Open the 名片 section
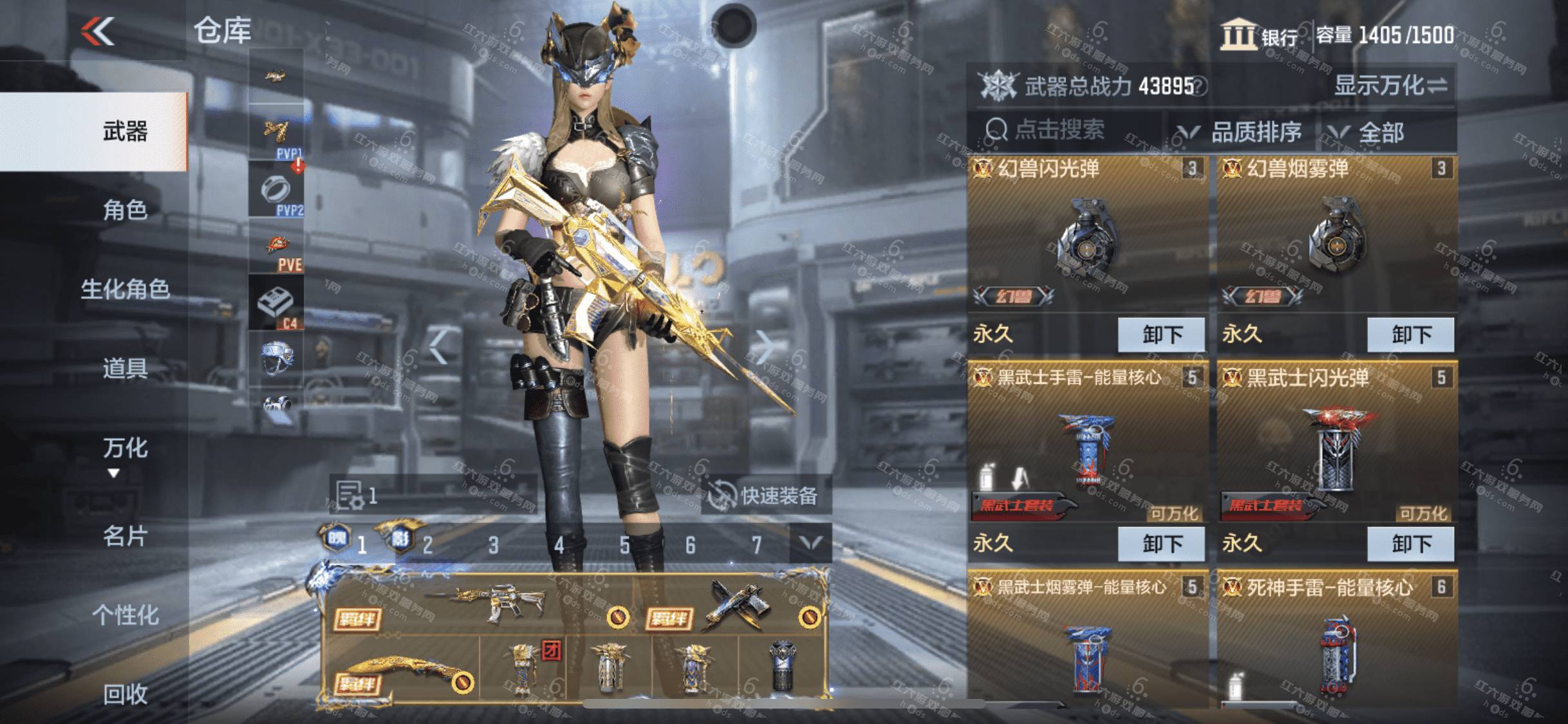 (x=125, y=535)
